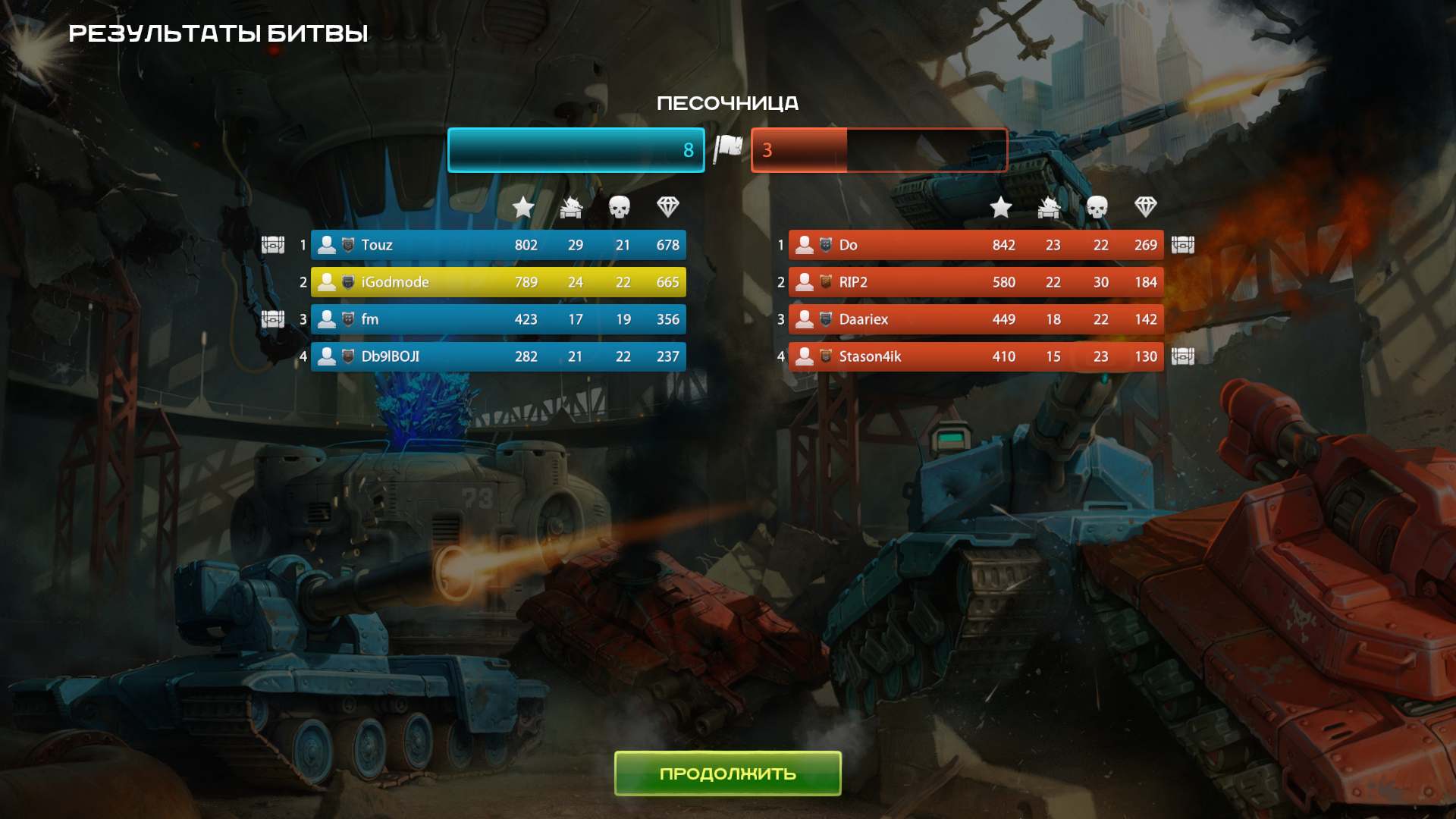Image resolution: width=1456 pixels, height=819 pixels.
Task: Click the green ПРОДОЛЖИТЬ button
Action: (x=727, y=773)
